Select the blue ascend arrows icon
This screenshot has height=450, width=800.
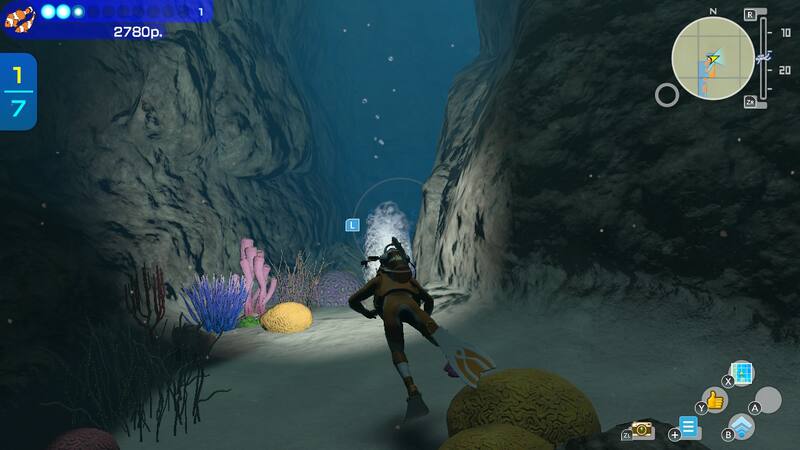tap(741, 428)
